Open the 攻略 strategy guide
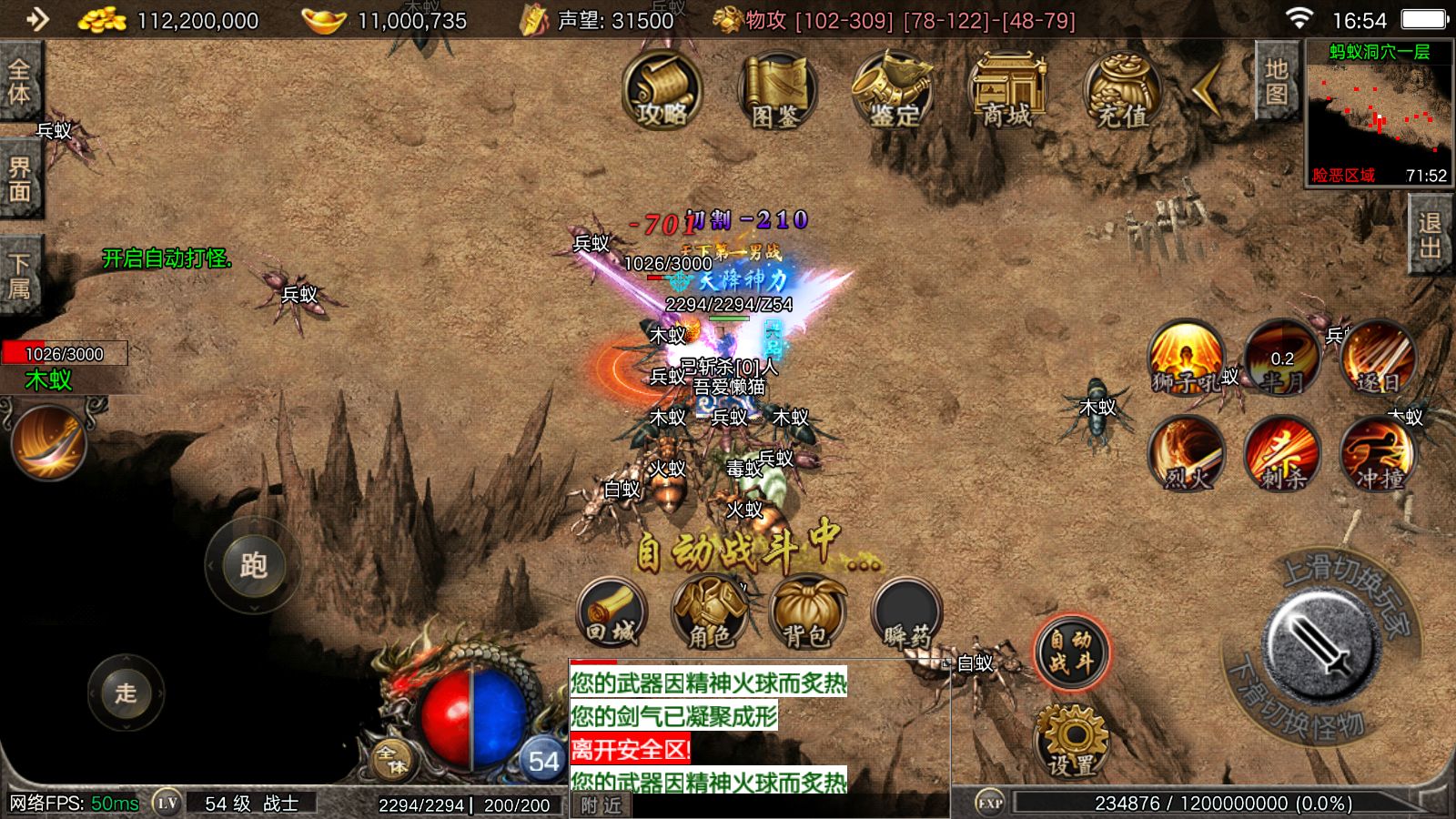 (662, 91)
